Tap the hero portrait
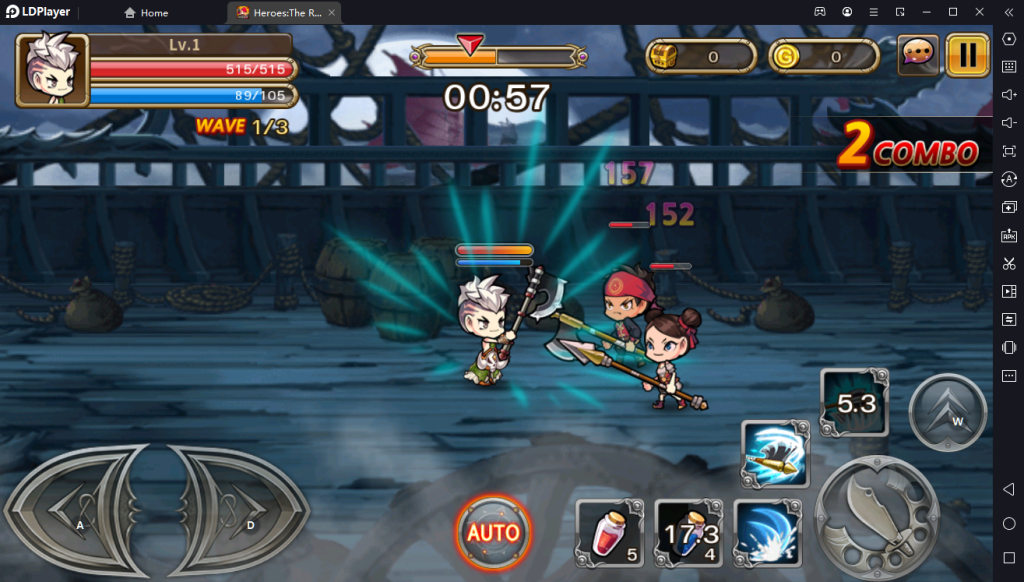 coord(52,69)
